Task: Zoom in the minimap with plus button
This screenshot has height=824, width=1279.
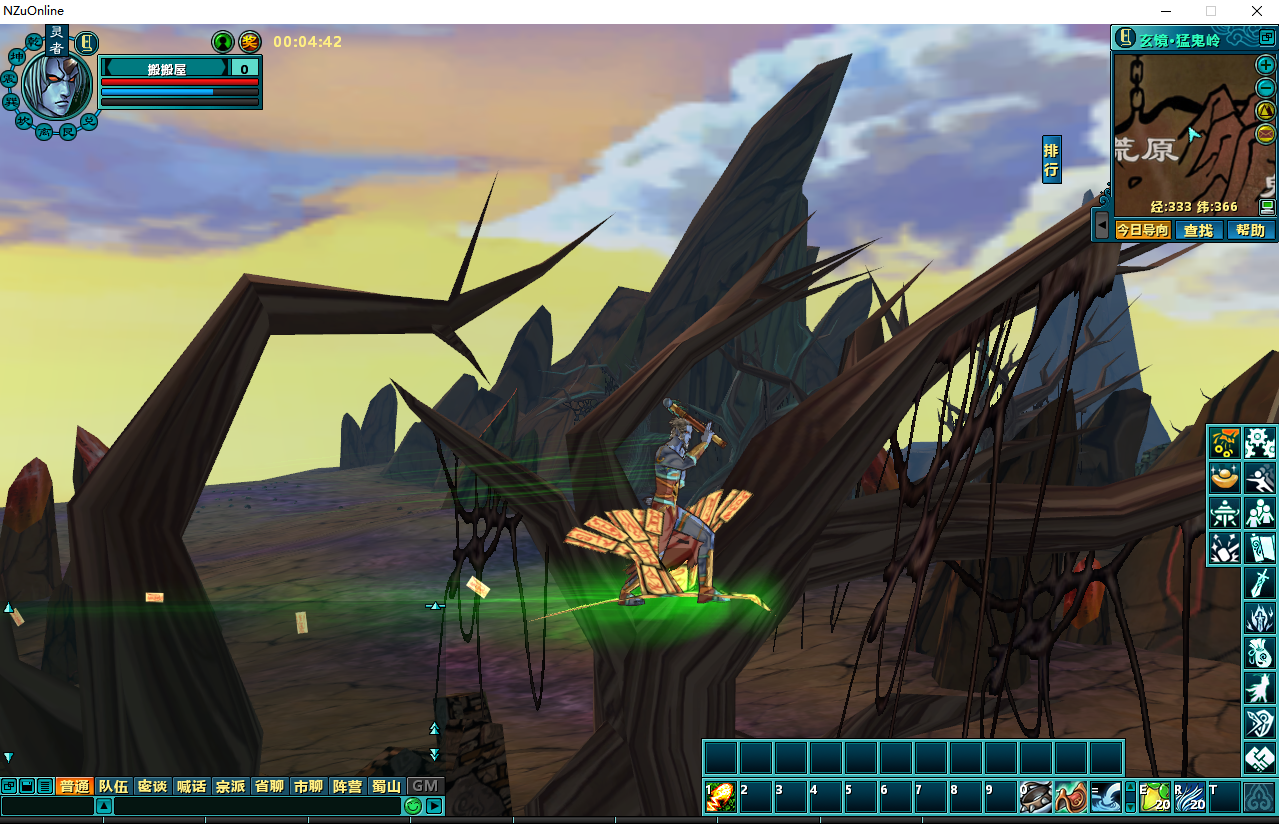Action: click(x=1266, y=65)
